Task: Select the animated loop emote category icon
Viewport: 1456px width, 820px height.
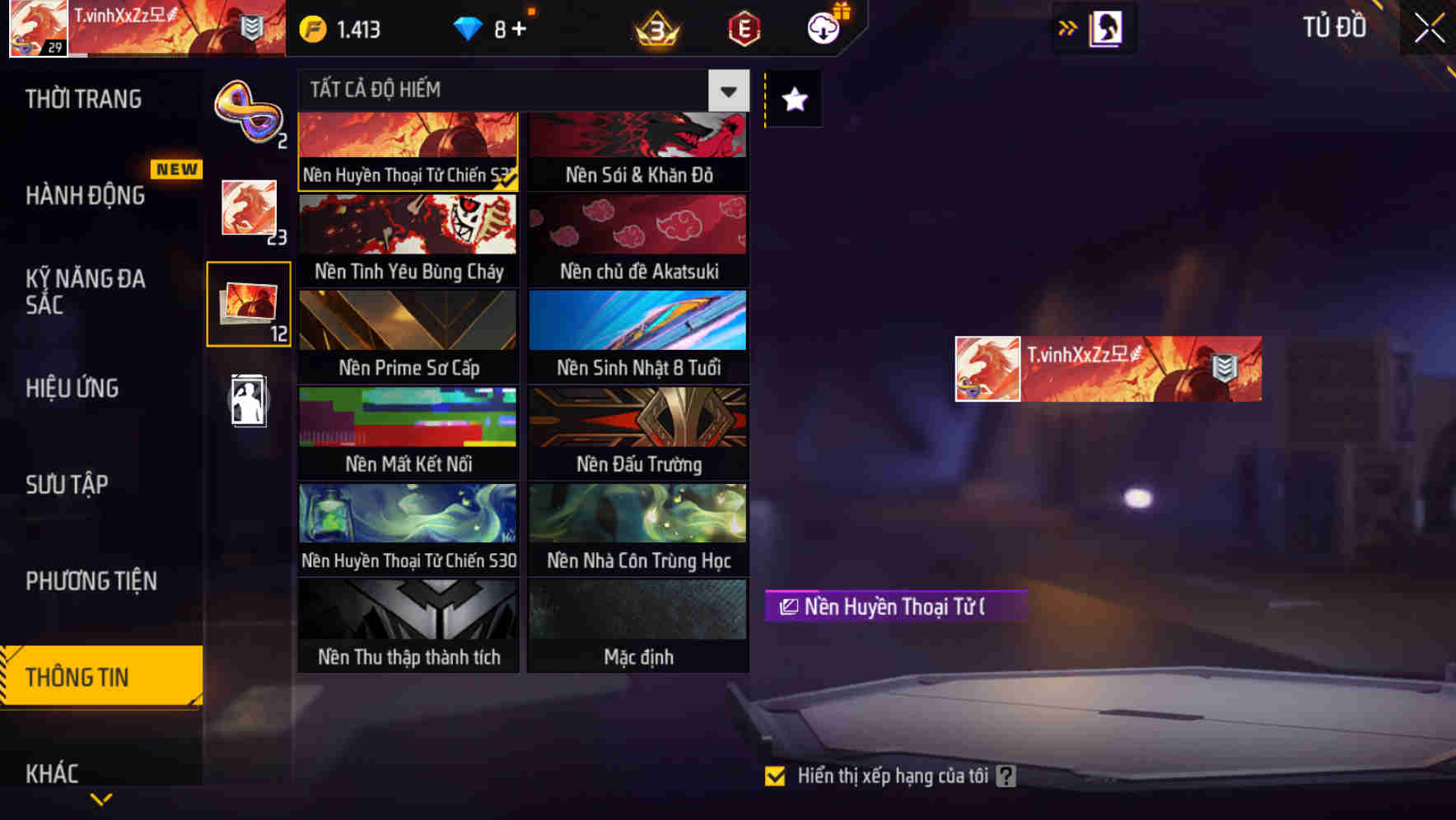Action: coord(248,111)
